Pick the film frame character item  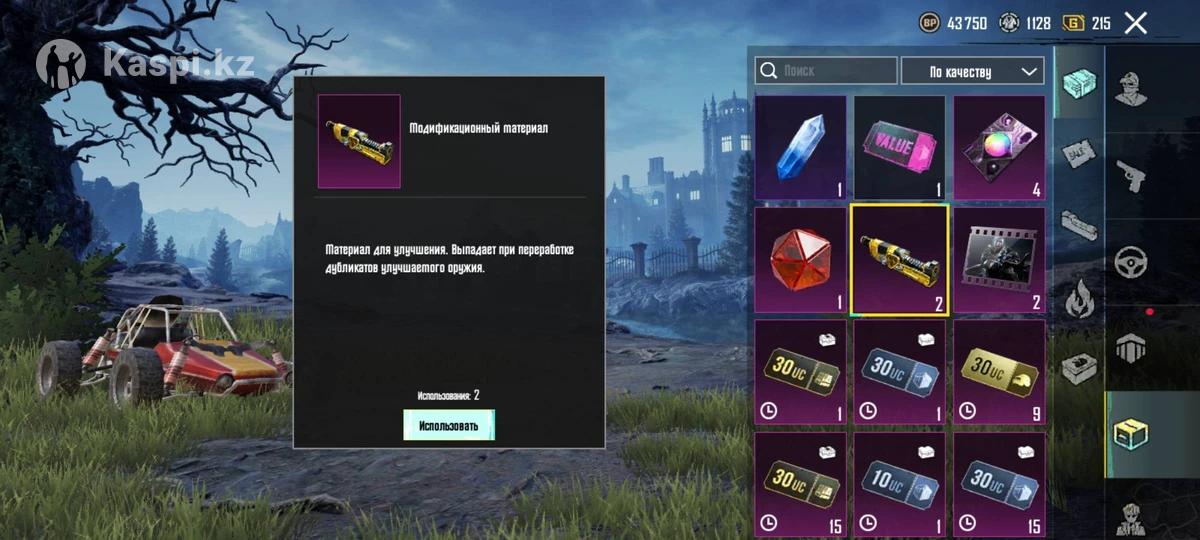click(x=998, y=259)
